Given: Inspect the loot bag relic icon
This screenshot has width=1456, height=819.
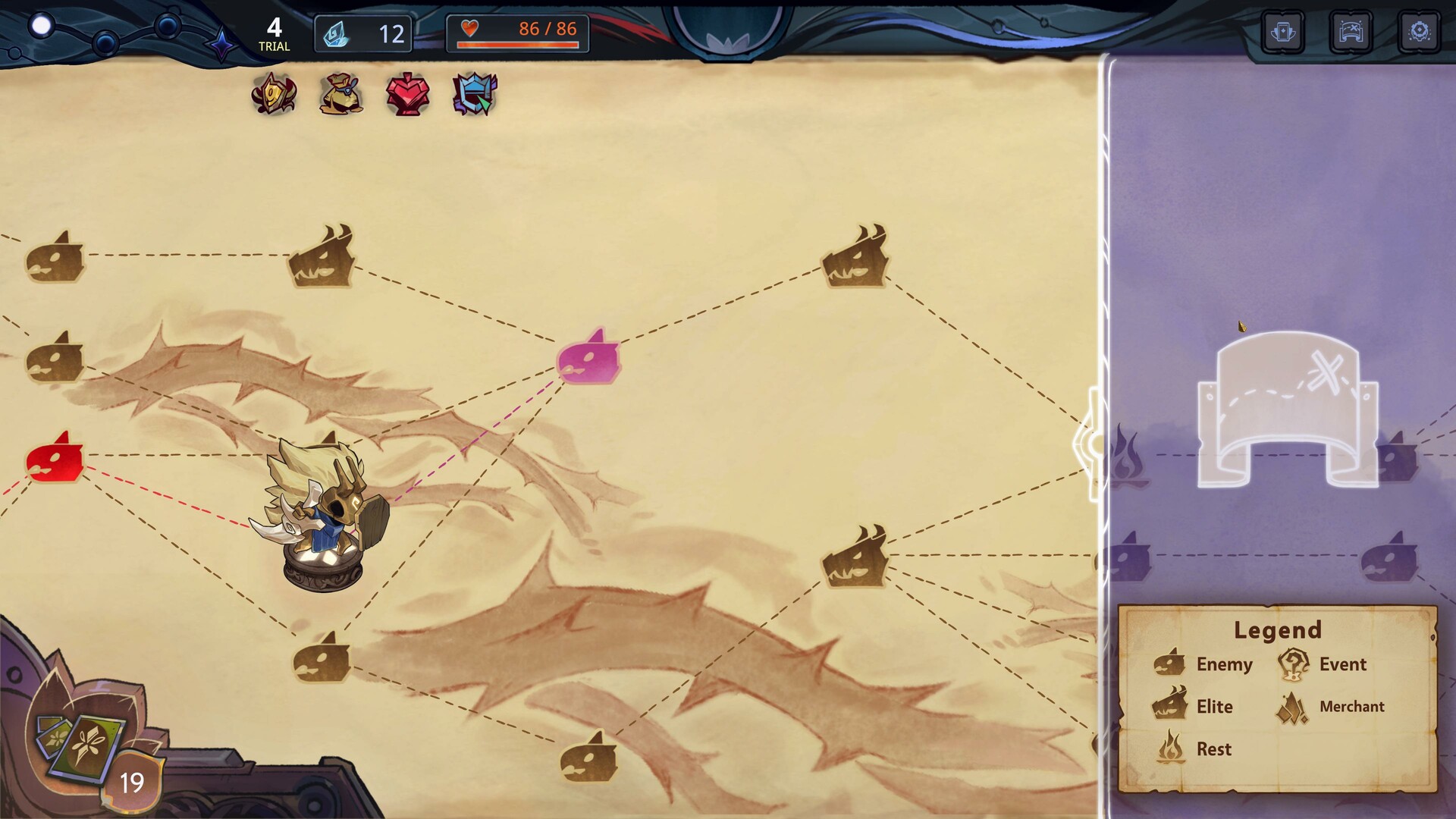Looking at the screenshot, I should pos(341,93).
